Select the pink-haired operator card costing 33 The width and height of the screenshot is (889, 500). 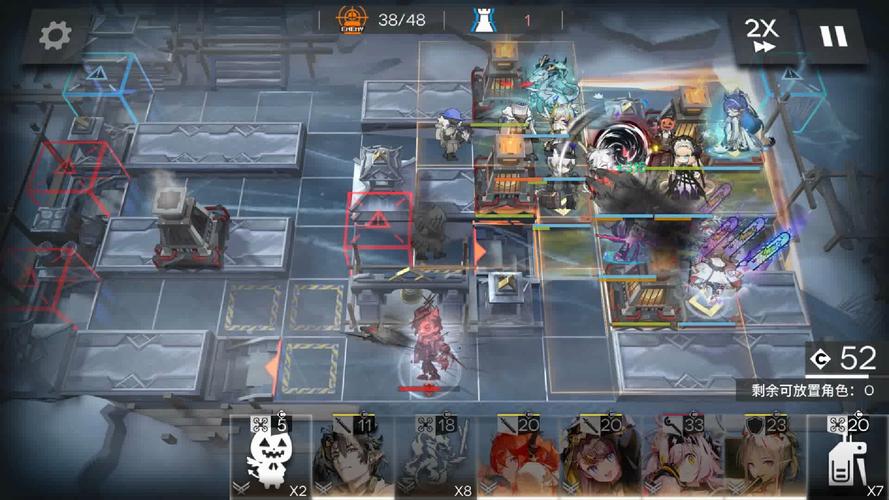679,460
